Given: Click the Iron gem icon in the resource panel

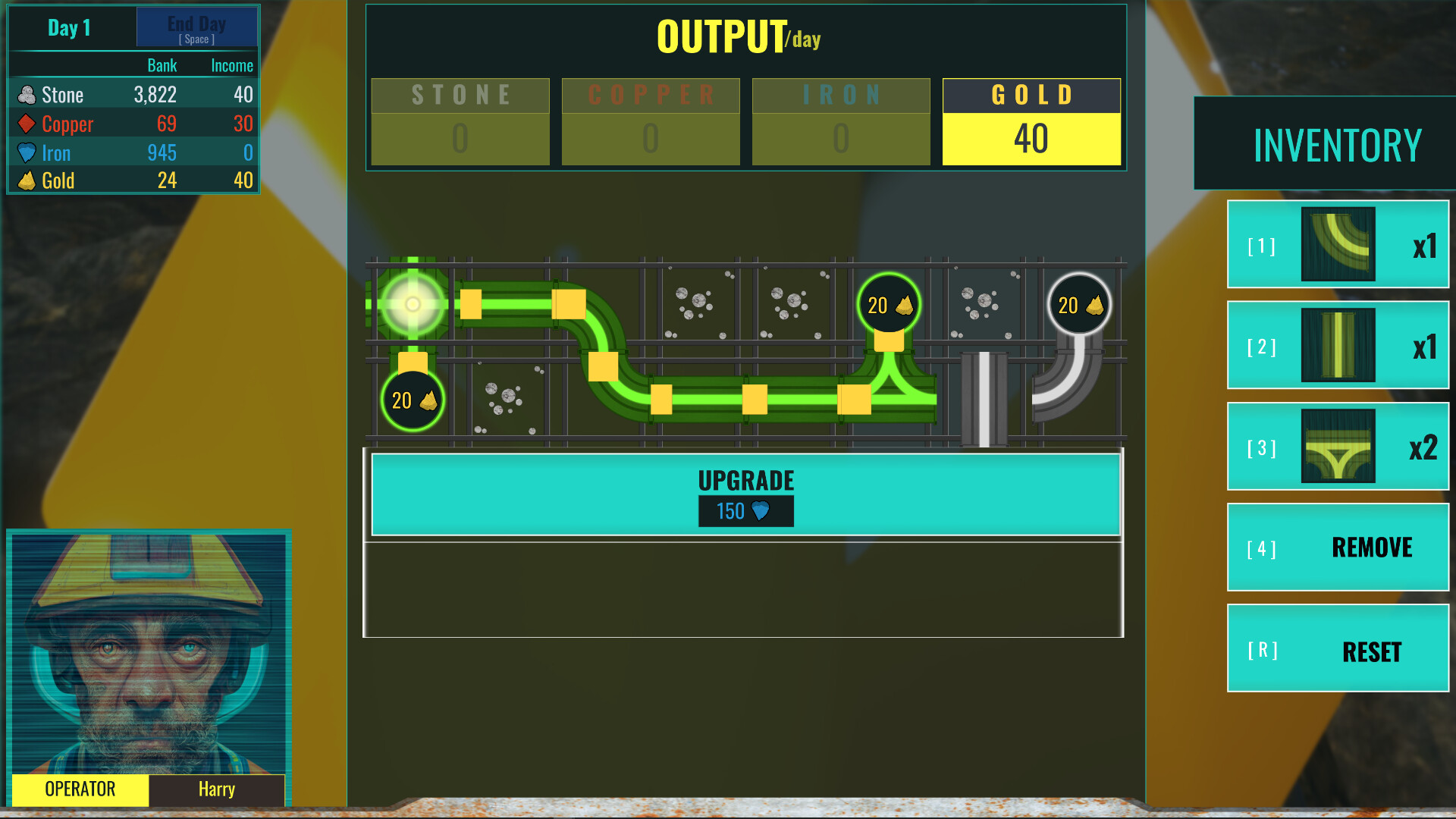Looking at the screenshot, I should coord(27,152).
